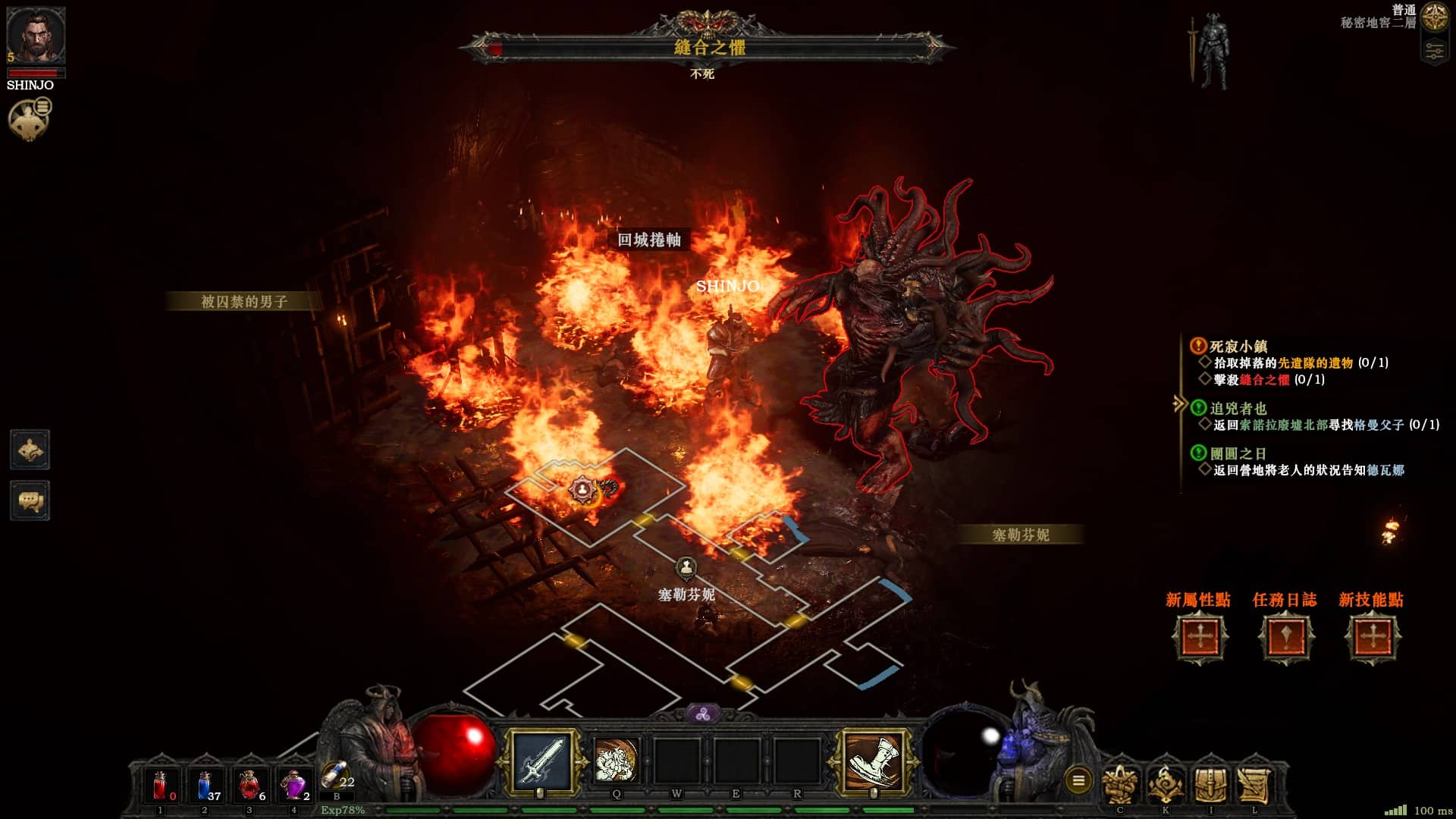Open the inventory backpack icon
This screenshot has width=1456, height=819.
click(x=1210, y=784)
